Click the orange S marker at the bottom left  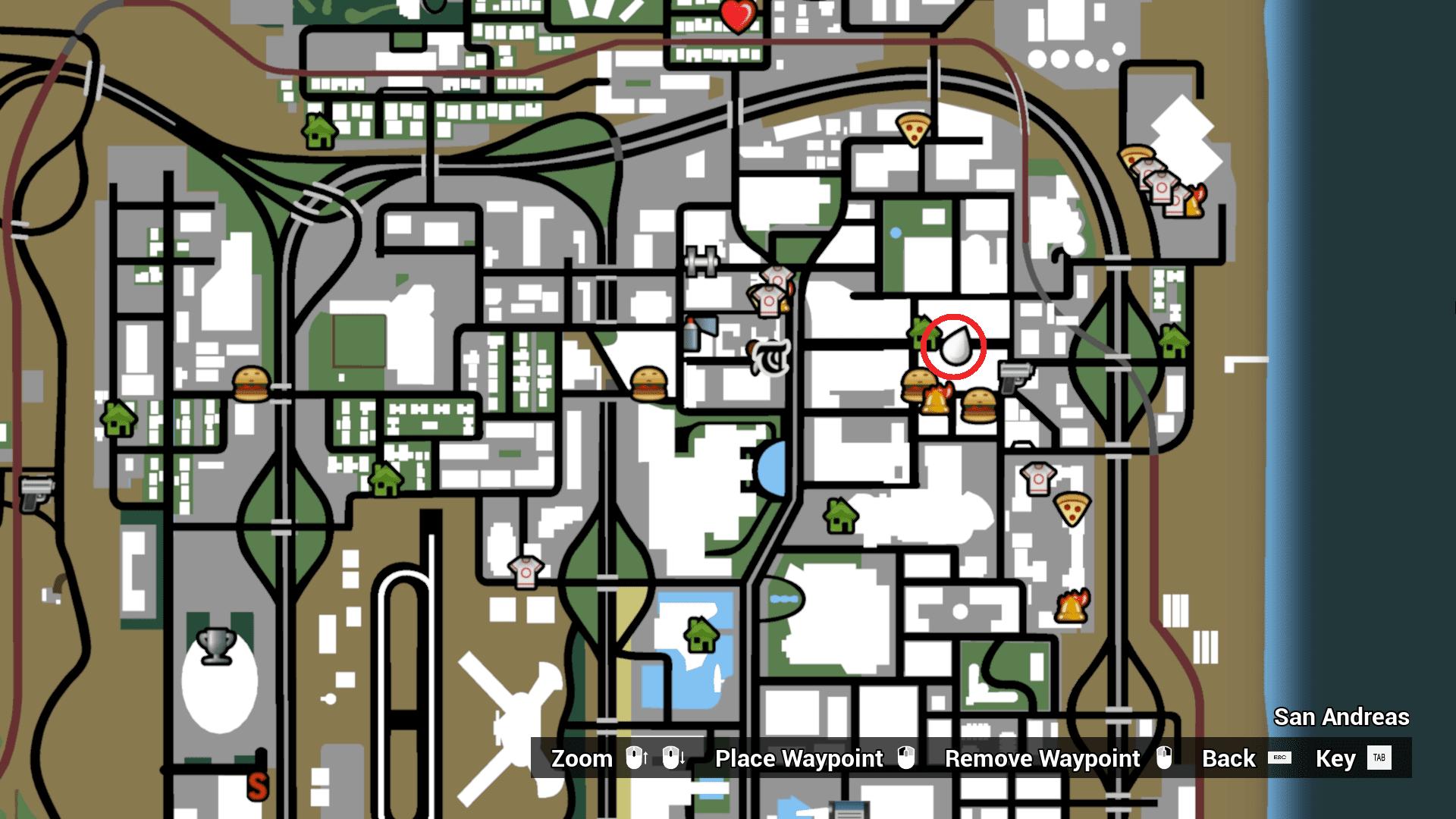tap(258, 787)
